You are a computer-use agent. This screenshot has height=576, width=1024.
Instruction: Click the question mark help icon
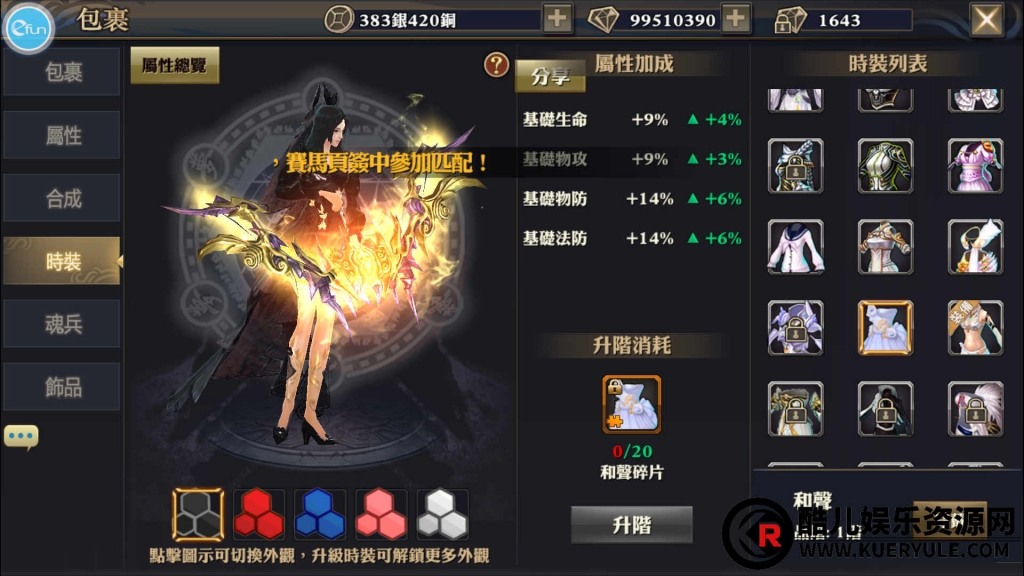click(496, 66)
